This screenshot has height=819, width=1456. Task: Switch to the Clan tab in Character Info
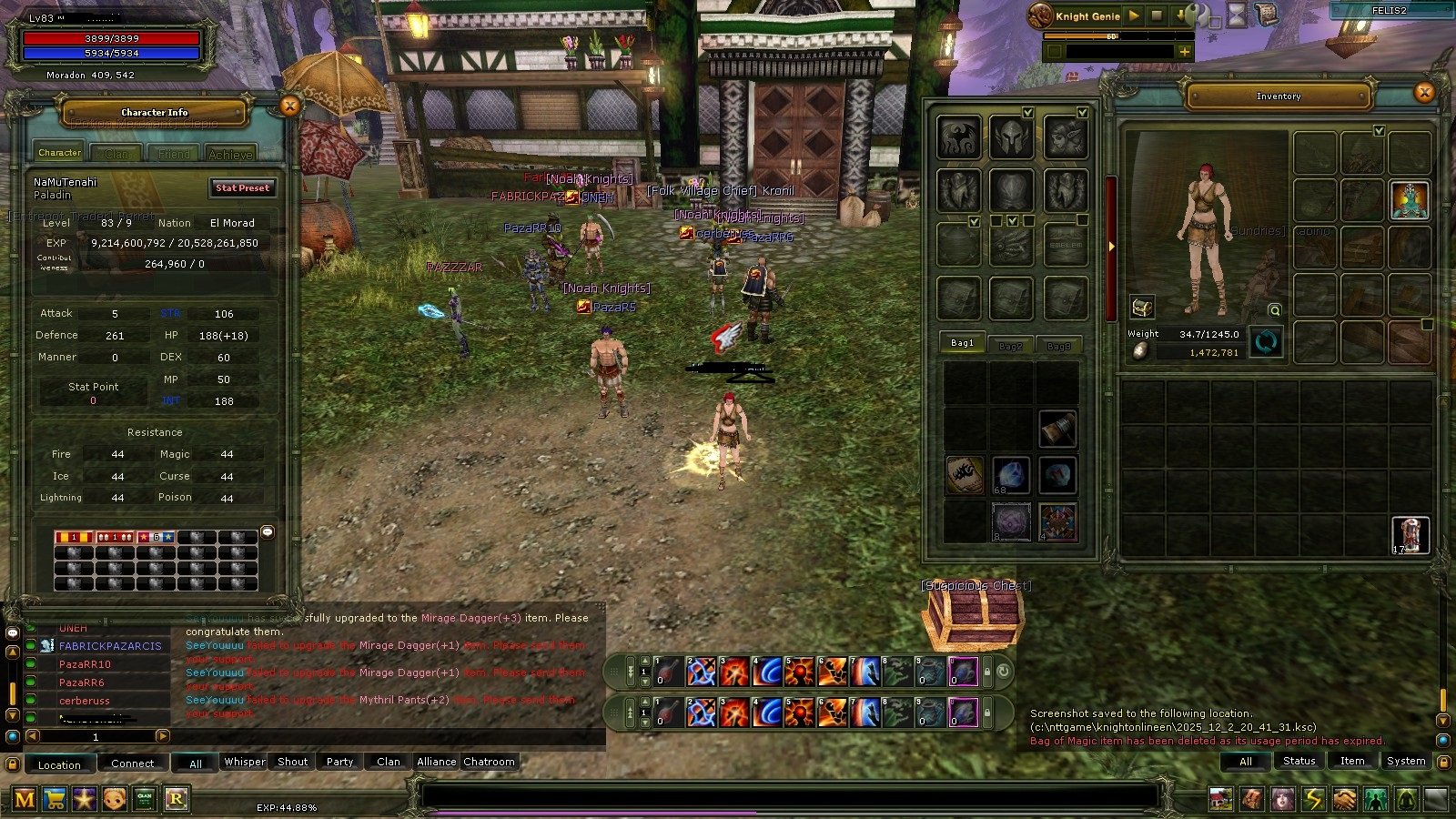point(116,154)
